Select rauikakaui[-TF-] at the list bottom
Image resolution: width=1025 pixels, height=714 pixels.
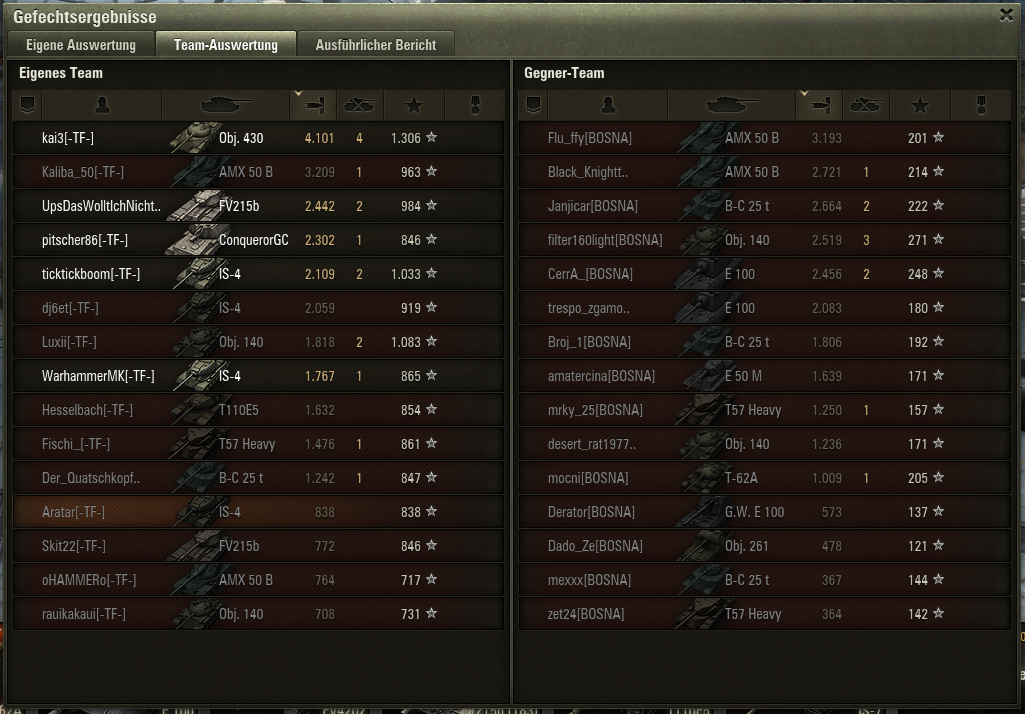[x=84, y=614]
